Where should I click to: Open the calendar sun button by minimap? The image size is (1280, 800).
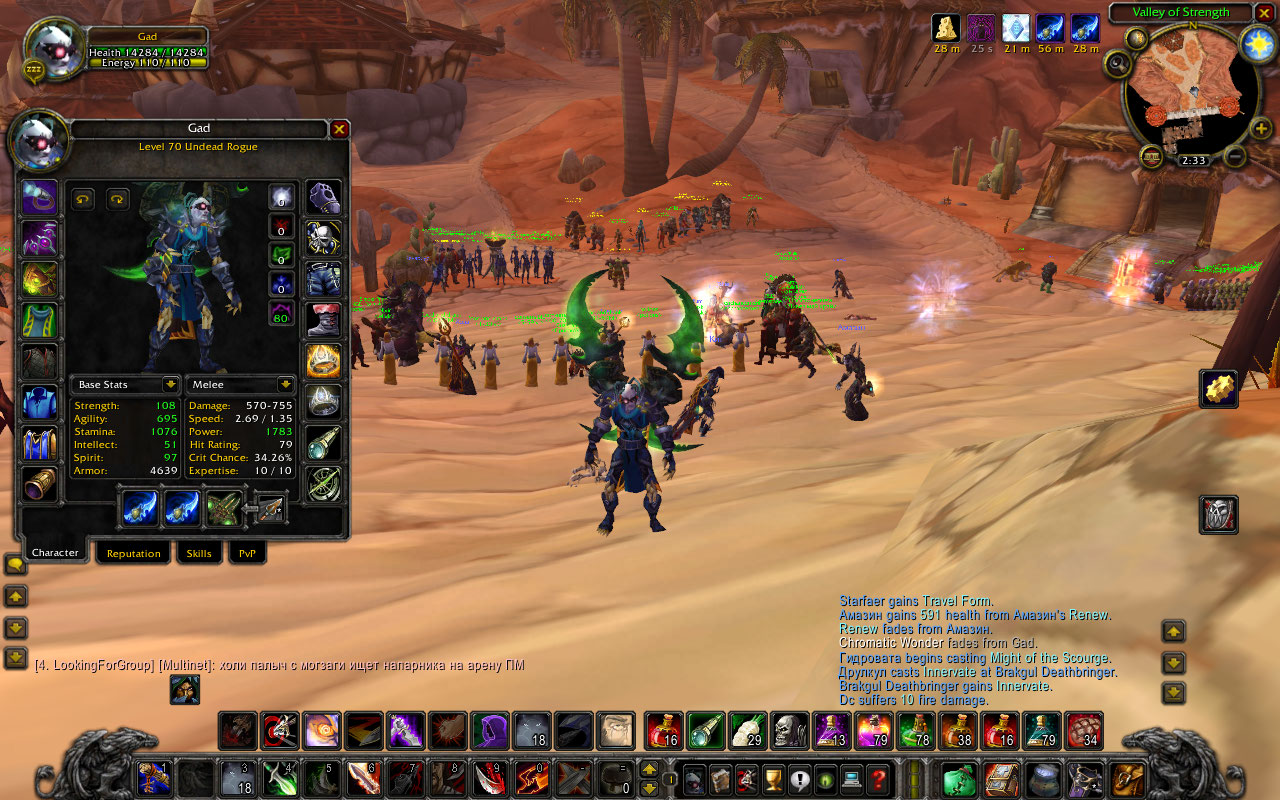[x=1257, y=43]
